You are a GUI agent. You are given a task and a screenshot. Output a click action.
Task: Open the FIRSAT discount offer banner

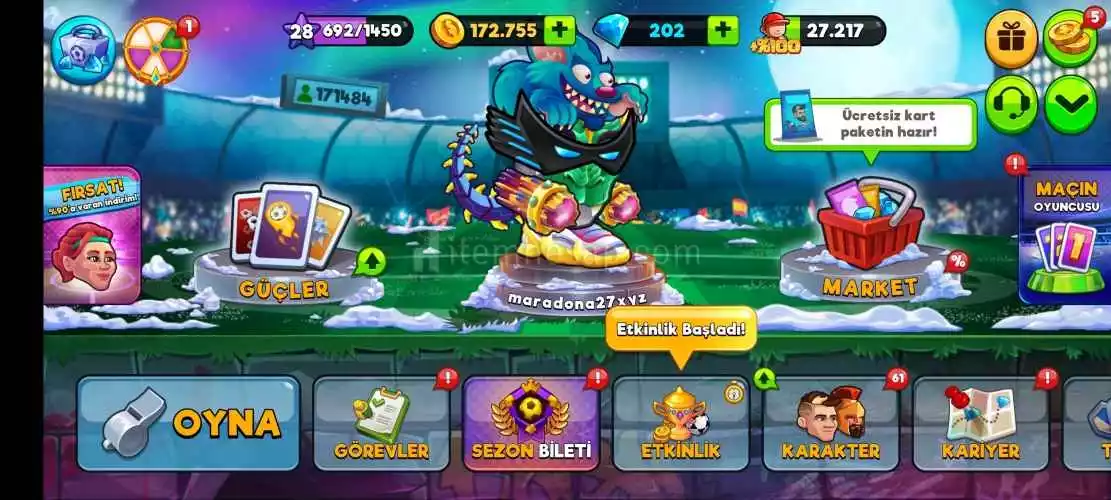(93, 235)
